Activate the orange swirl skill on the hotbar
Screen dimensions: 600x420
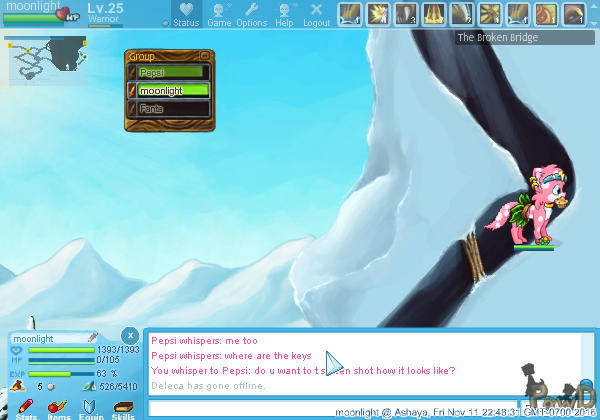545,13
